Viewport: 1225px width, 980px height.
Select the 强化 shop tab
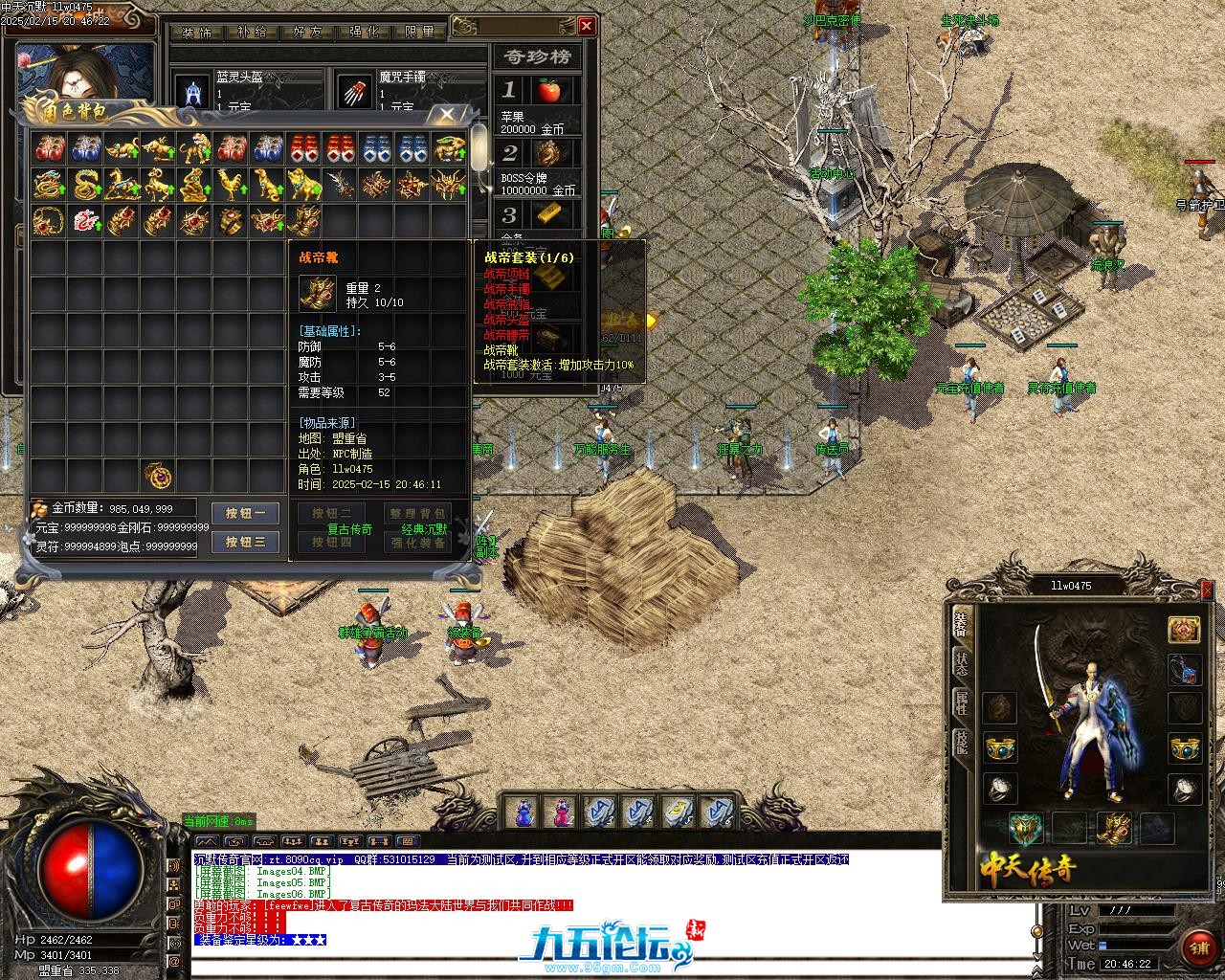click(x=364, y=32)
